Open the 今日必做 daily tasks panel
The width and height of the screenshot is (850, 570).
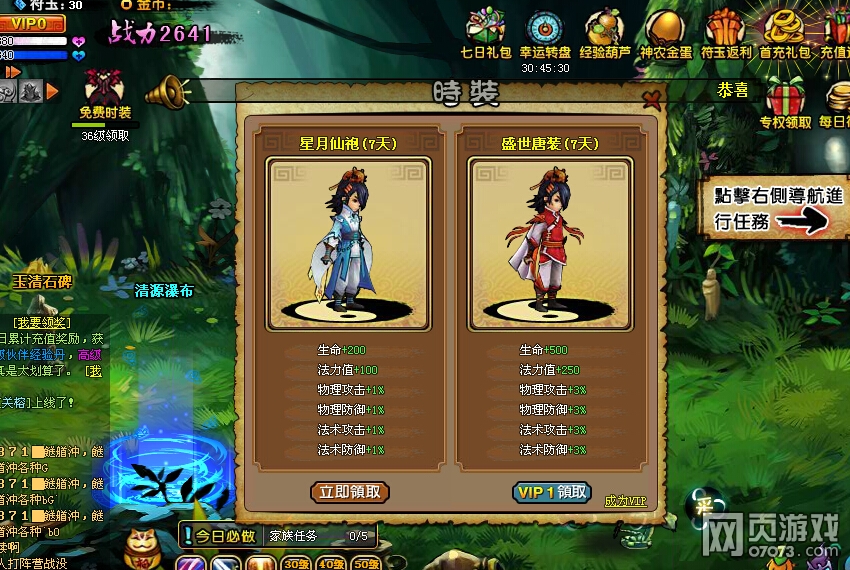tap(220, 536)
